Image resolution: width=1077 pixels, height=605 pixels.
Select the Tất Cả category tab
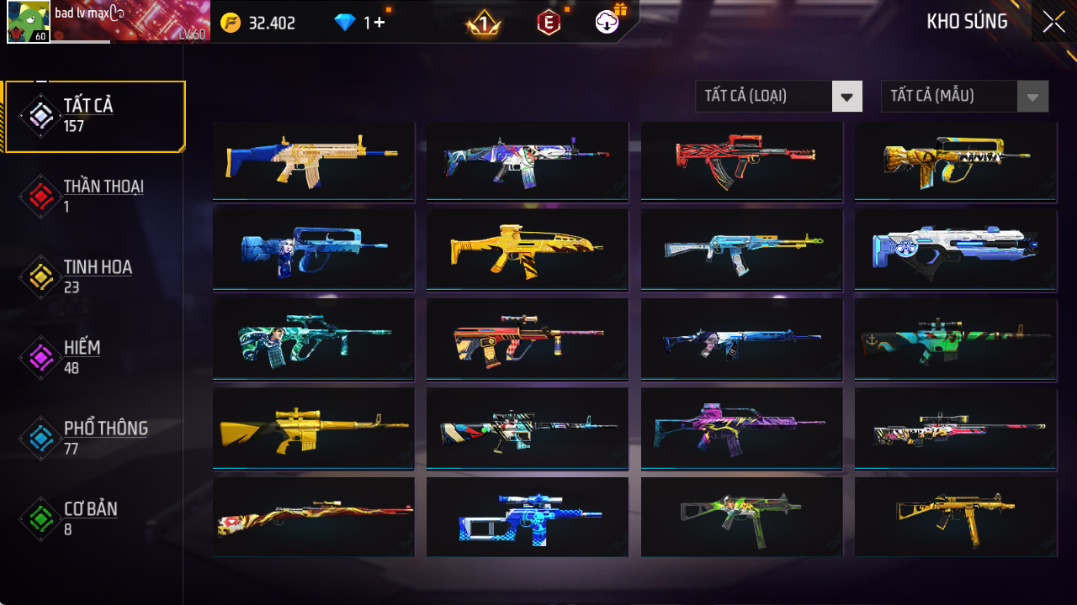point(95,116)
